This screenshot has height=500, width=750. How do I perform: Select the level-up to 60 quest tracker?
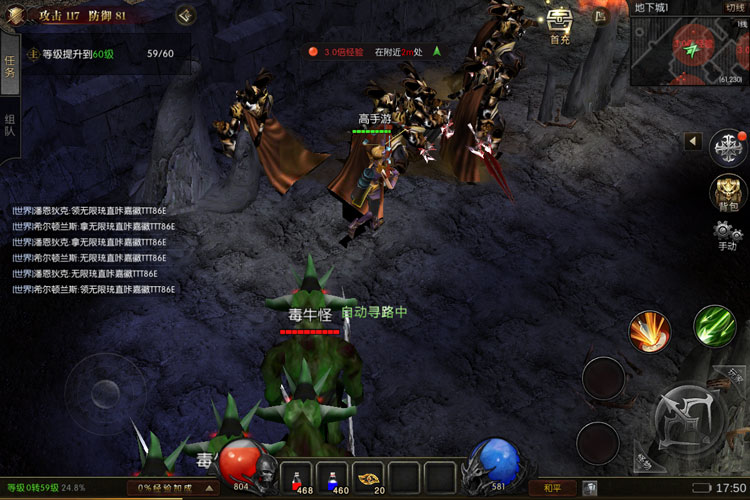(100, 54)
